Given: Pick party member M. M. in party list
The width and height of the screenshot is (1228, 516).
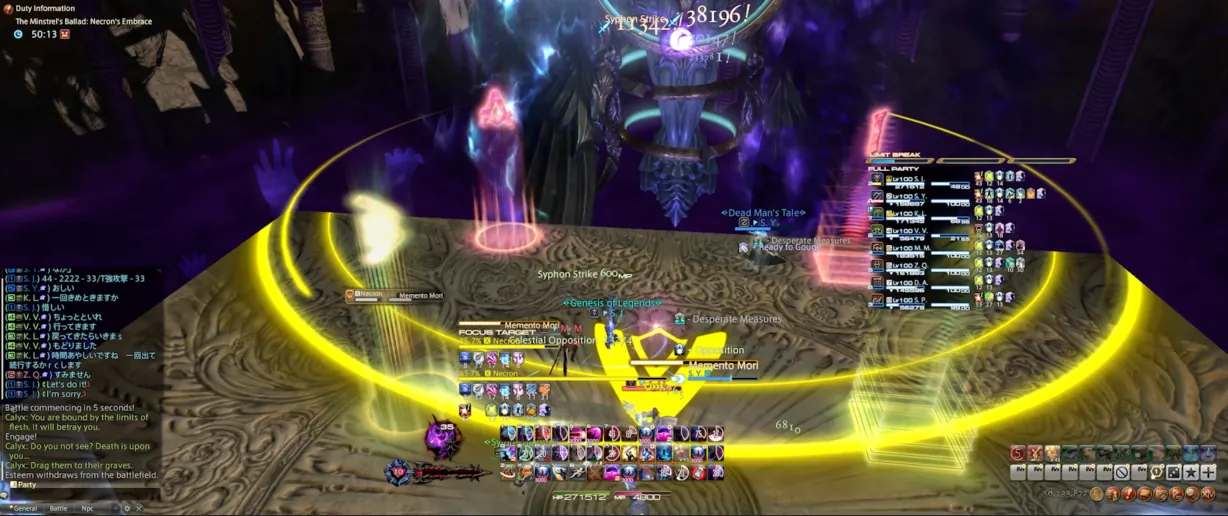Looking at the screenshot, I should click(920, 248).
